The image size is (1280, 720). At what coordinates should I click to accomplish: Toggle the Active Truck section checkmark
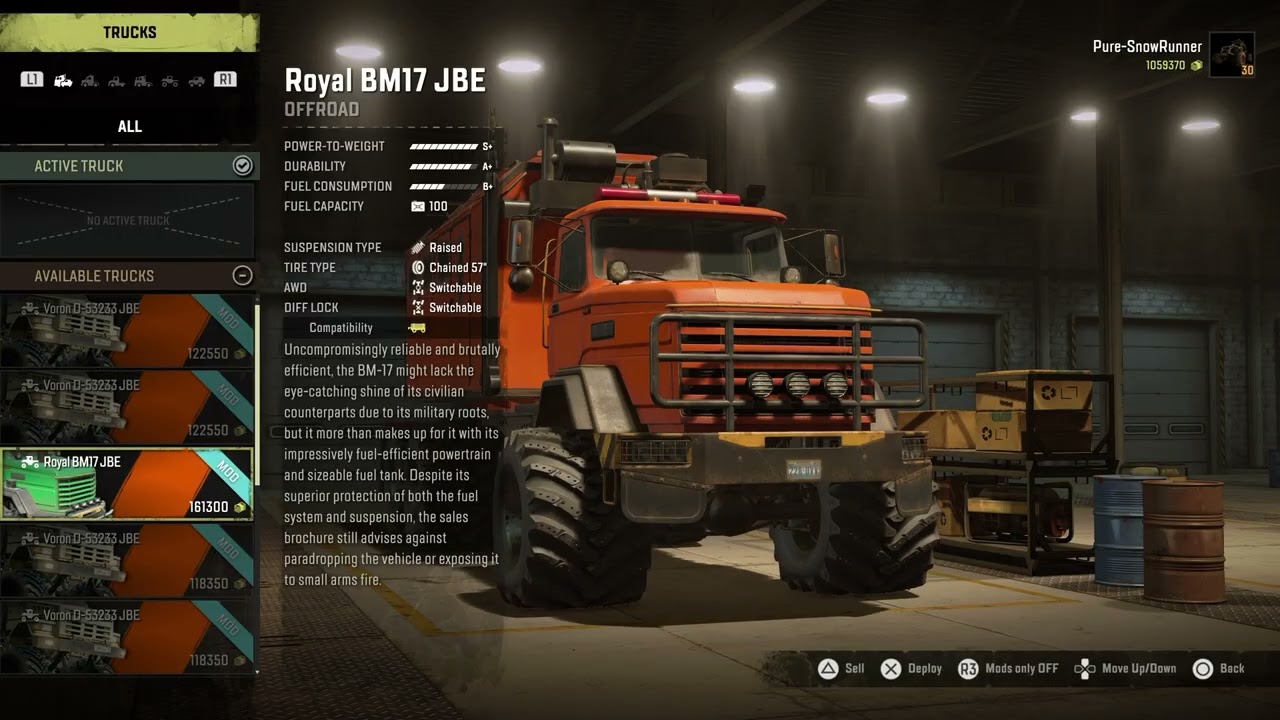point(242,166)
